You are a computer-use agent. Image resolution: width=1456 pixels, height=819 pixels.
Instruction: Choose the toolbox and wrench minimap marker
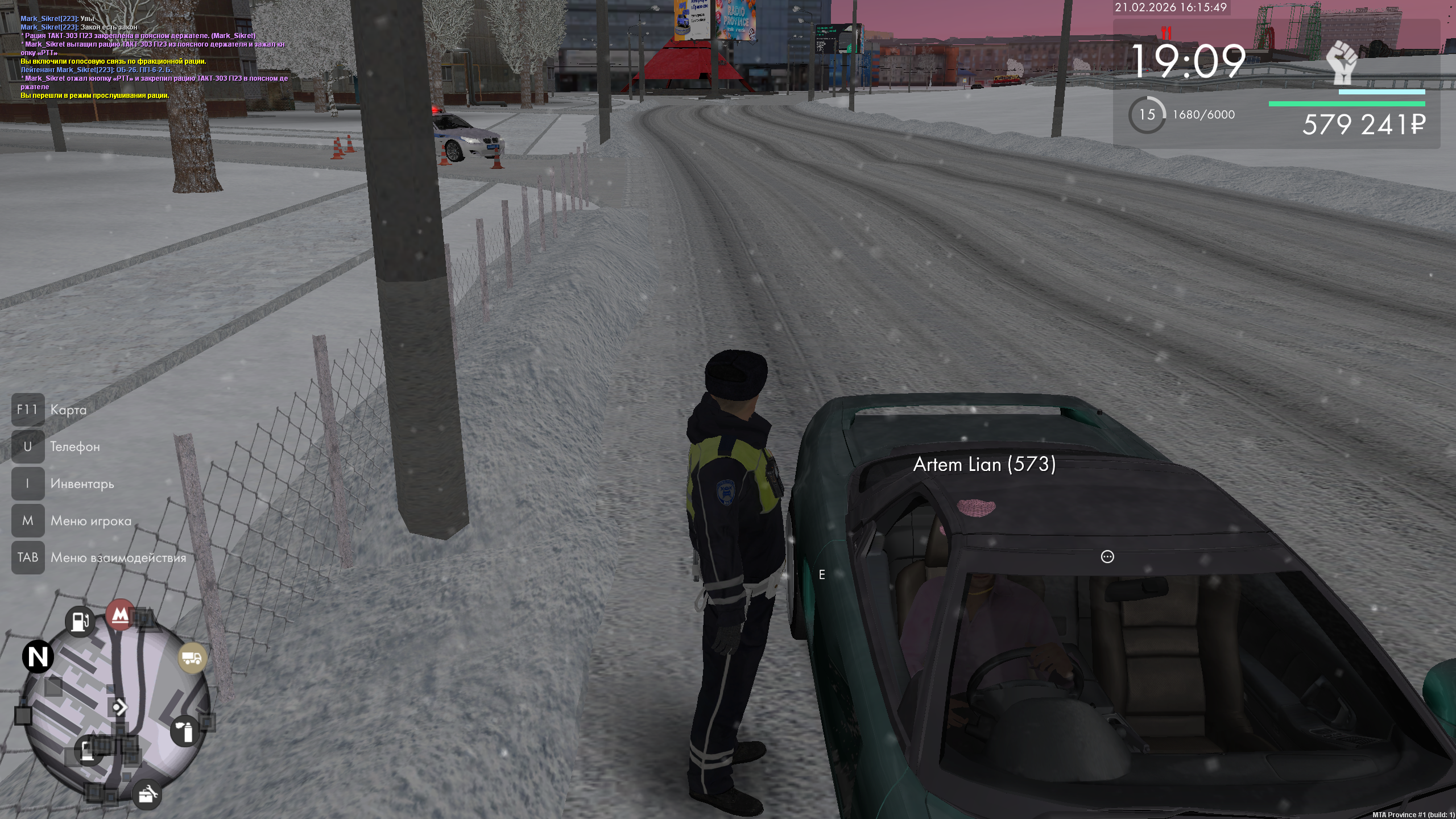coord(147,794)
